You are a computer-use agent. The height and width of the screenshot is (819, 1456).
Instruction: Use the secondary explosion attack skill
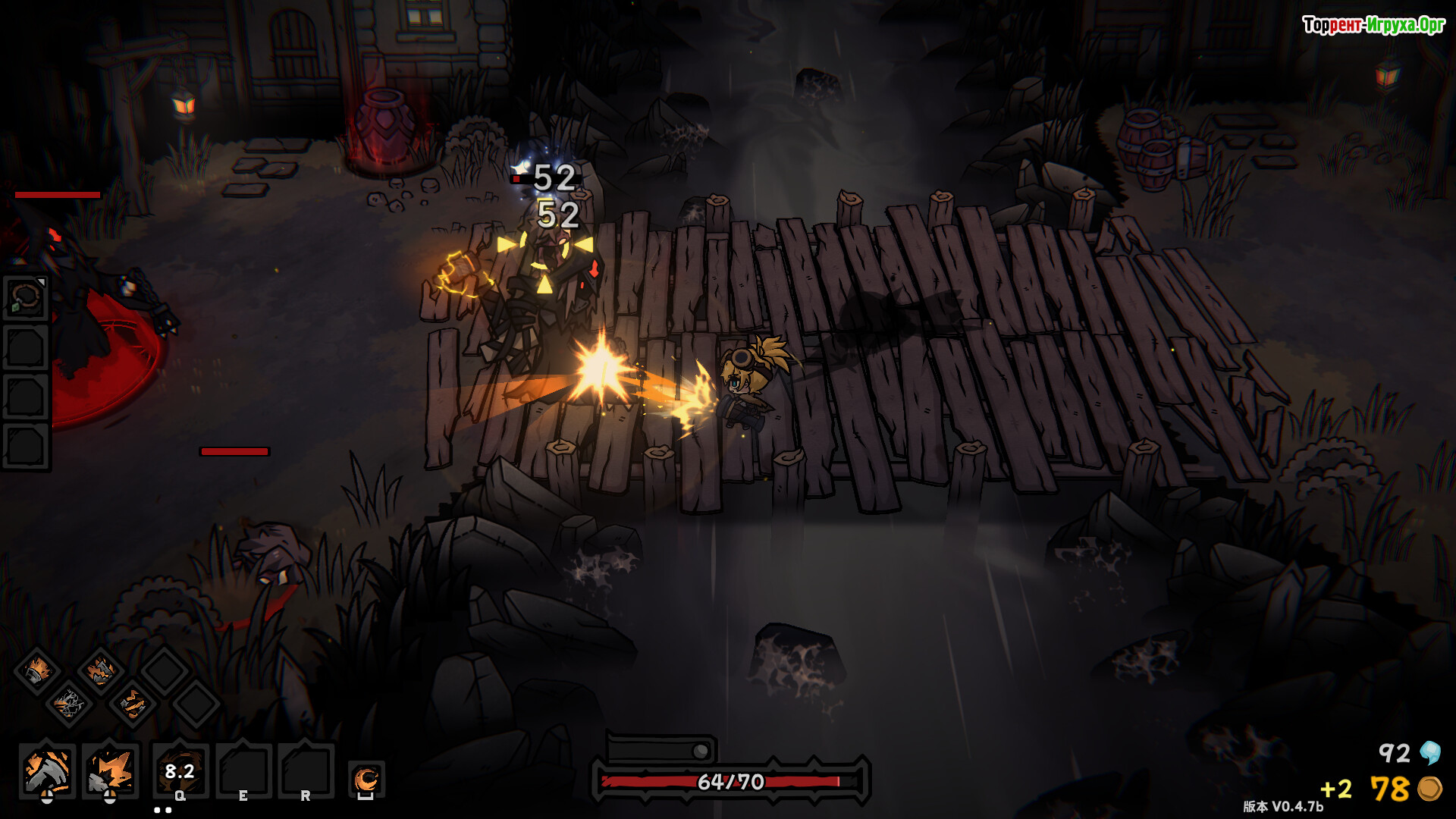[x=110, y=770]
